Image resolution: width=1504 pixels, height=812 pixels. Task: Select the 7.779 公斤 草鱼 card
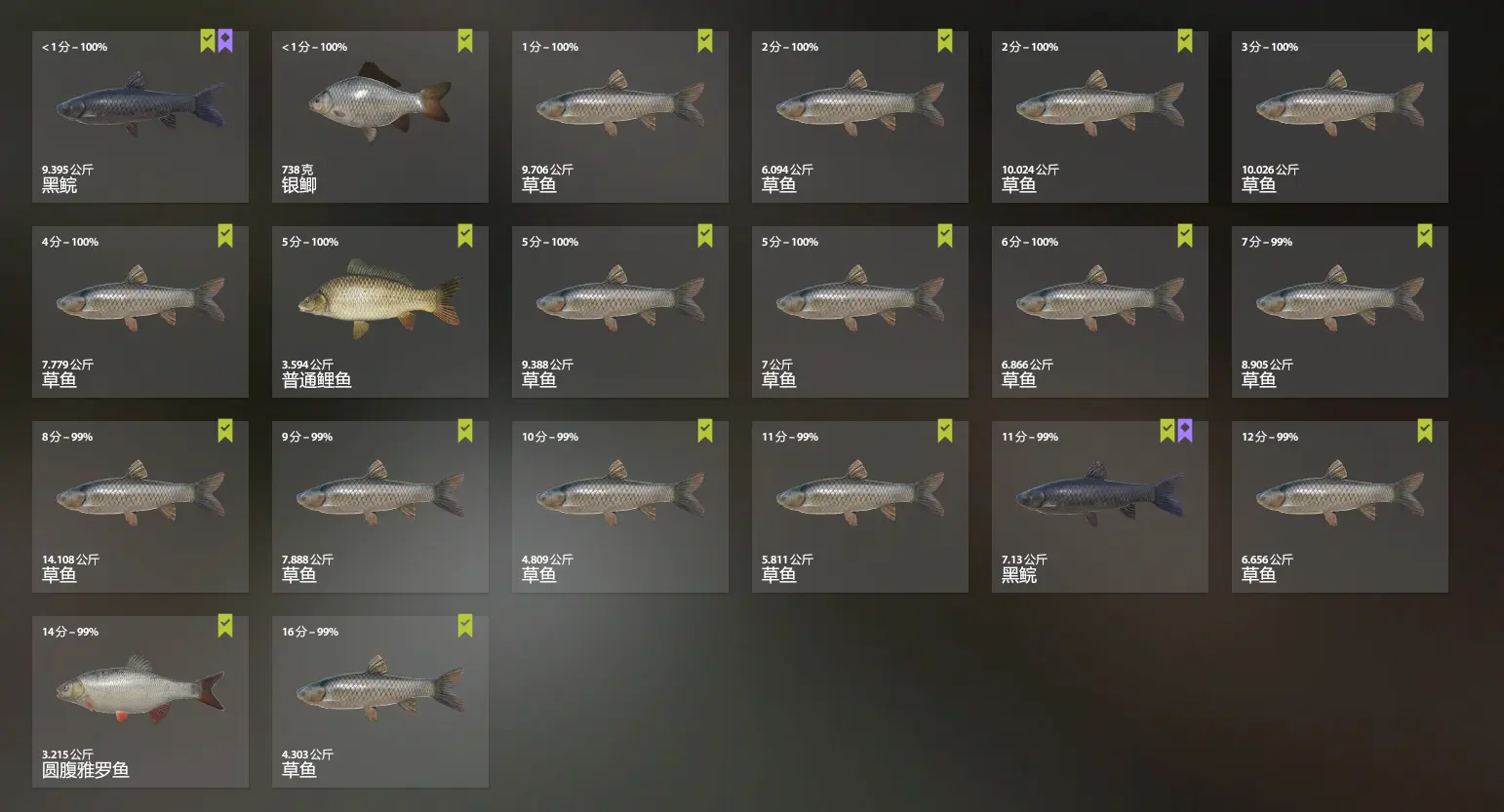click(x=139, y=312)
